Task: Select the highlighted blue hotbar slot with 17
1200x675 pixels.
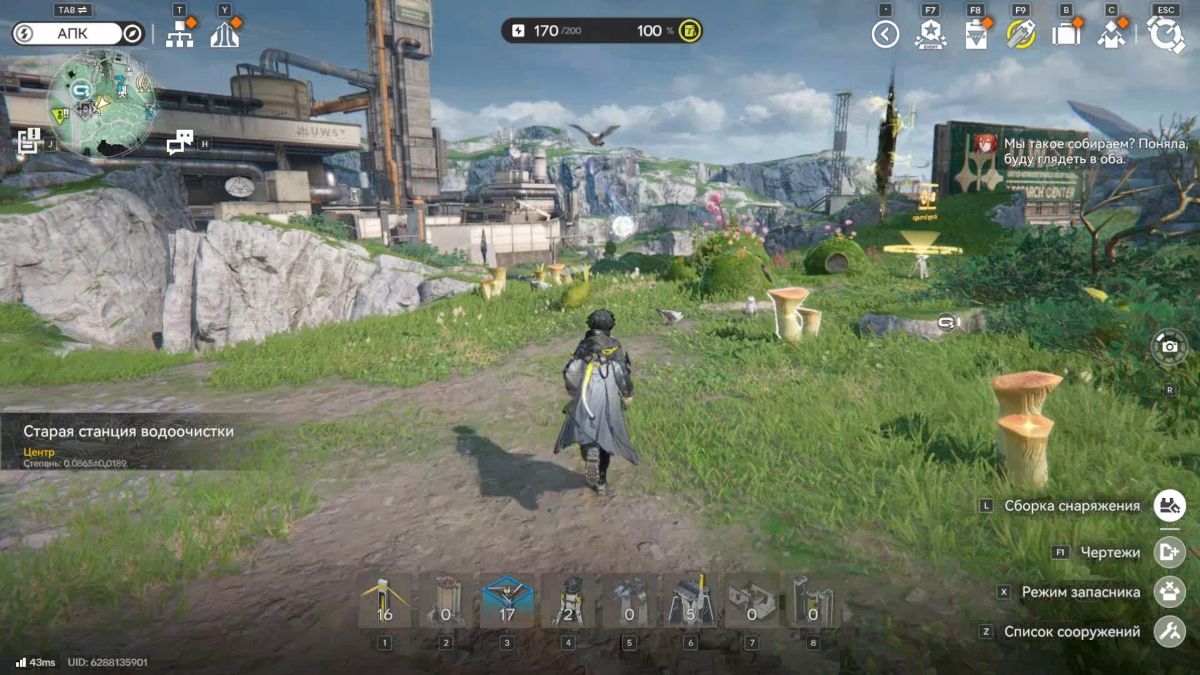Action: 507,601
